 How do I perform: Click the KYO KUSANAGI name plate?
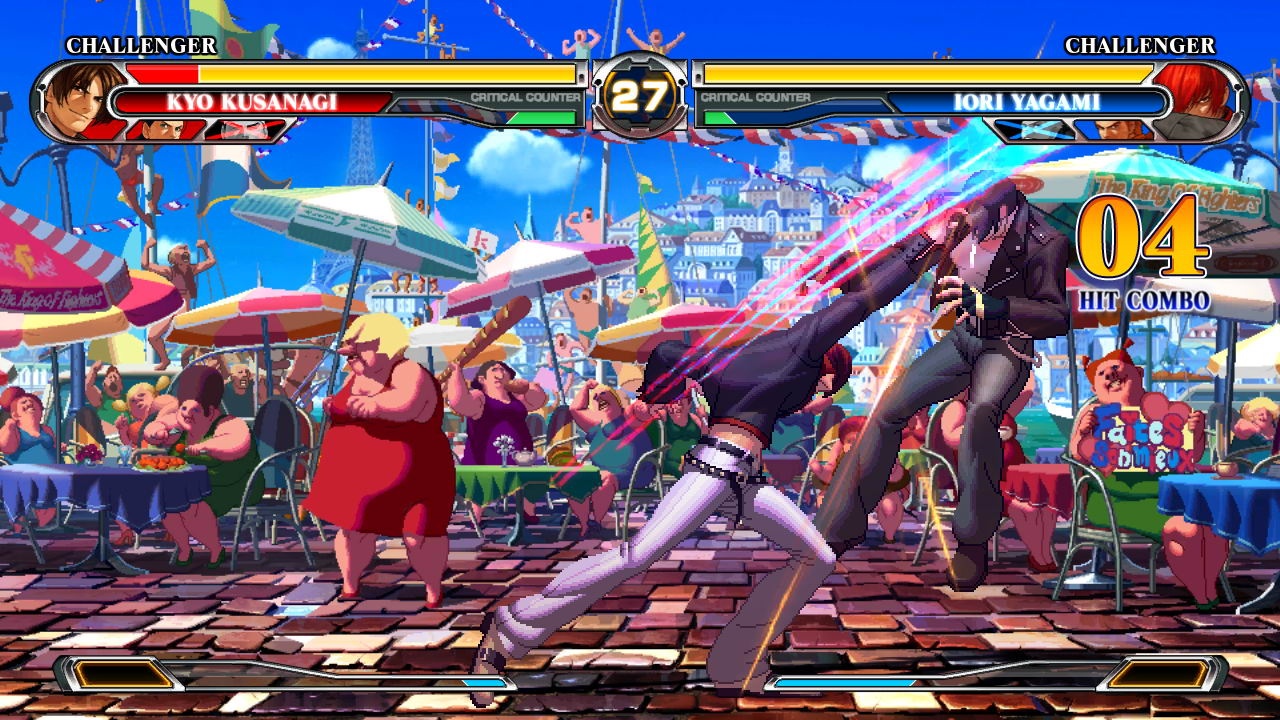255,102
